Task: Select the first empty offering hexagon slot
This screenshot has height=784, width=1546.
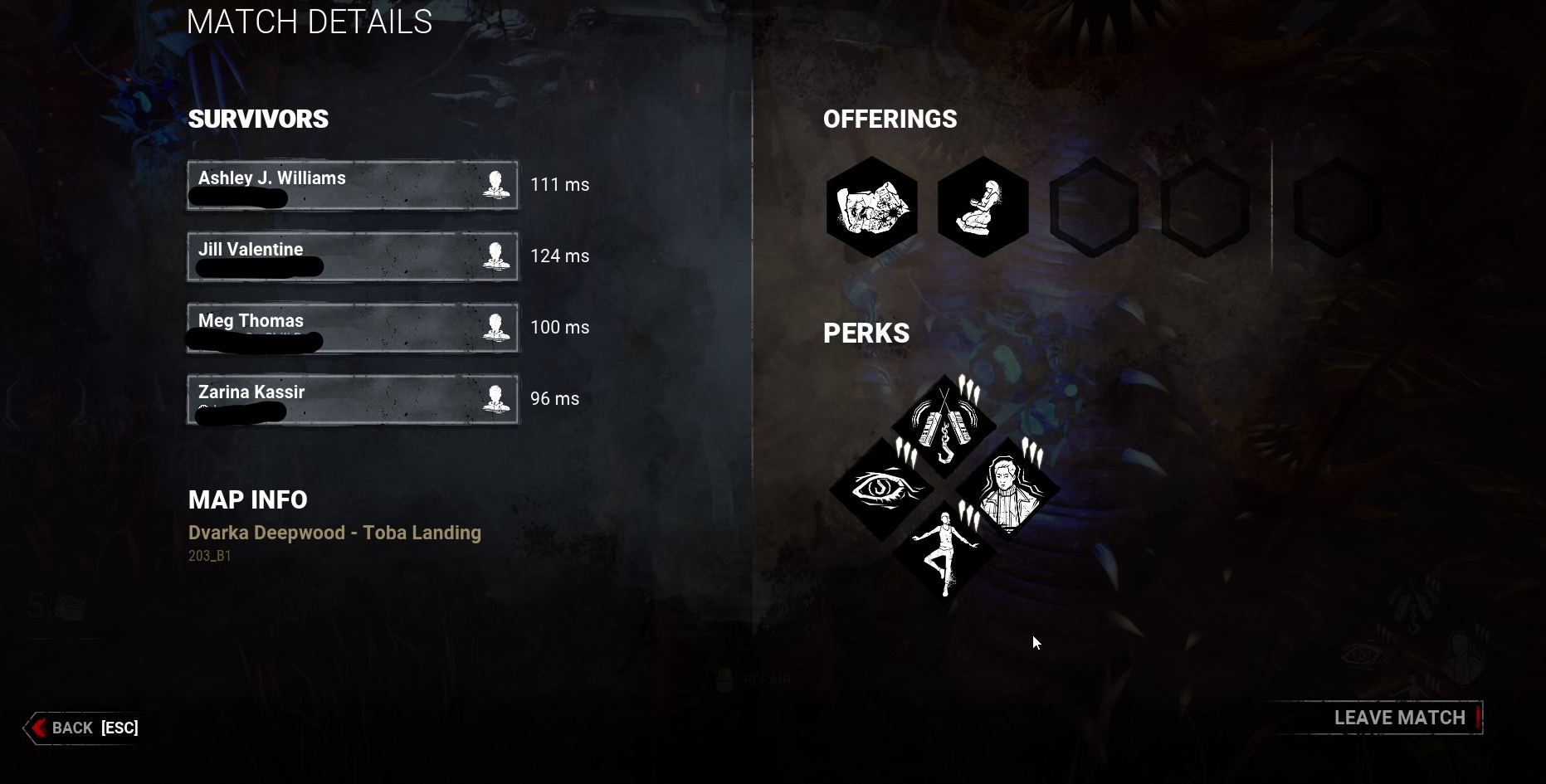Action: point(1094,207)
